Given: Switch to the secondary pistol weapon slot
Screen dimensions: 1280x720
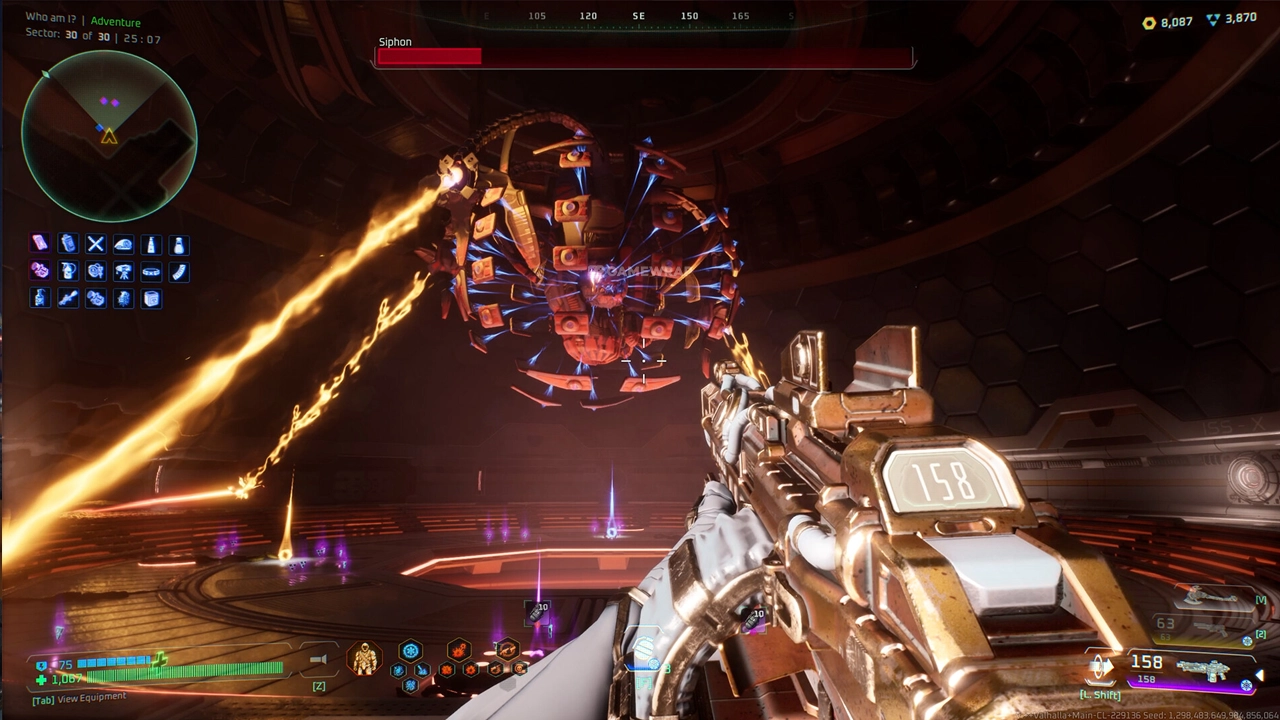Looking at the screenshot, I should click(x=1210, y=627).
